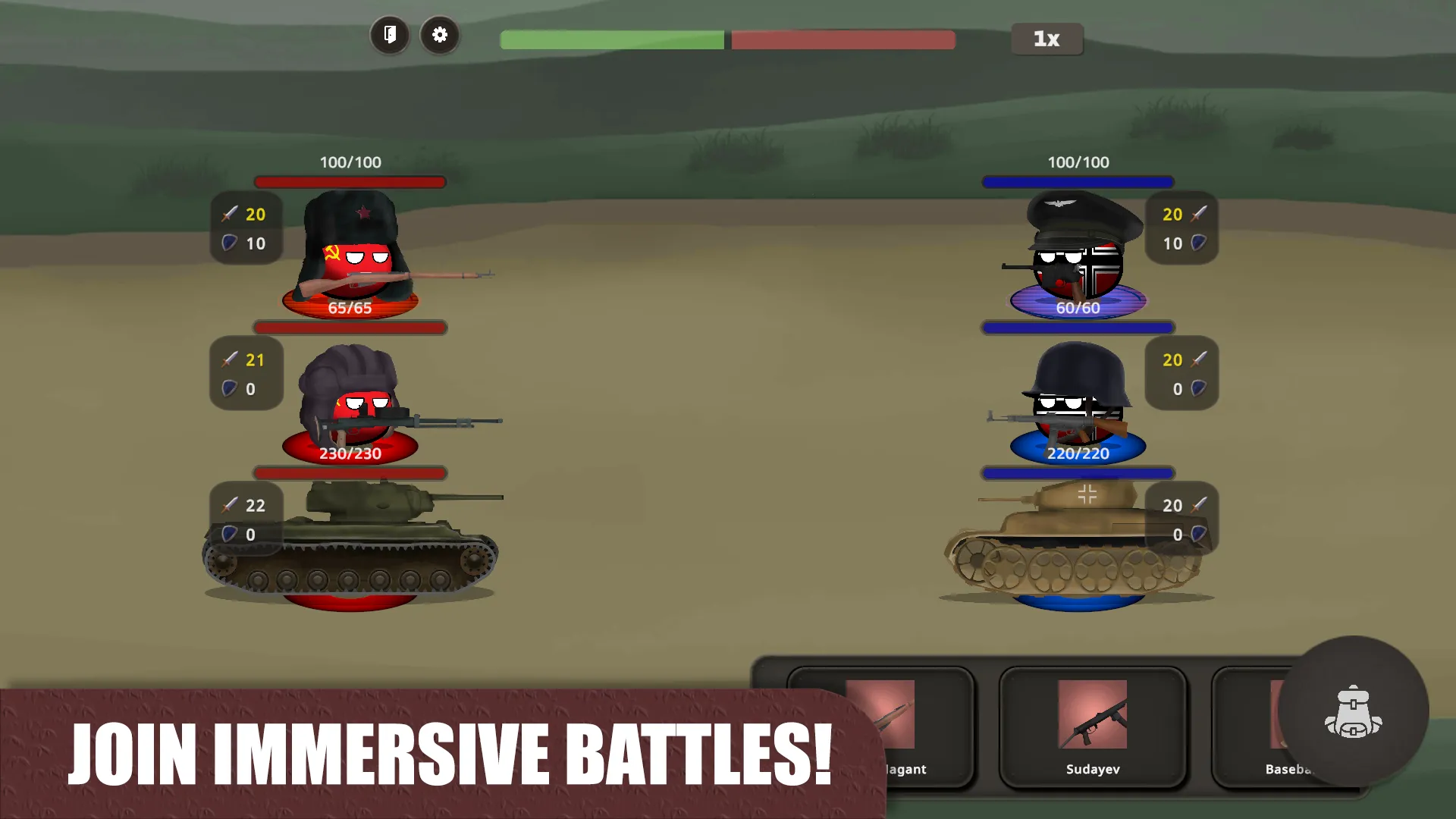1456x819 pixels.
Task: Open the settings gear icon
Action: pos(440,35)
